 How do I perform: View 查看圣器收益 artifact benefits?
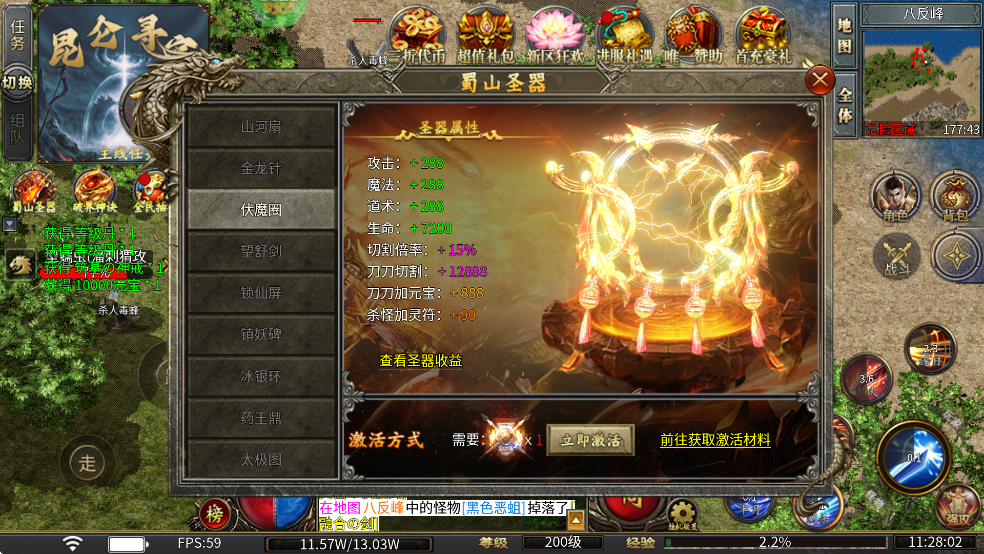tap(420, 360)
